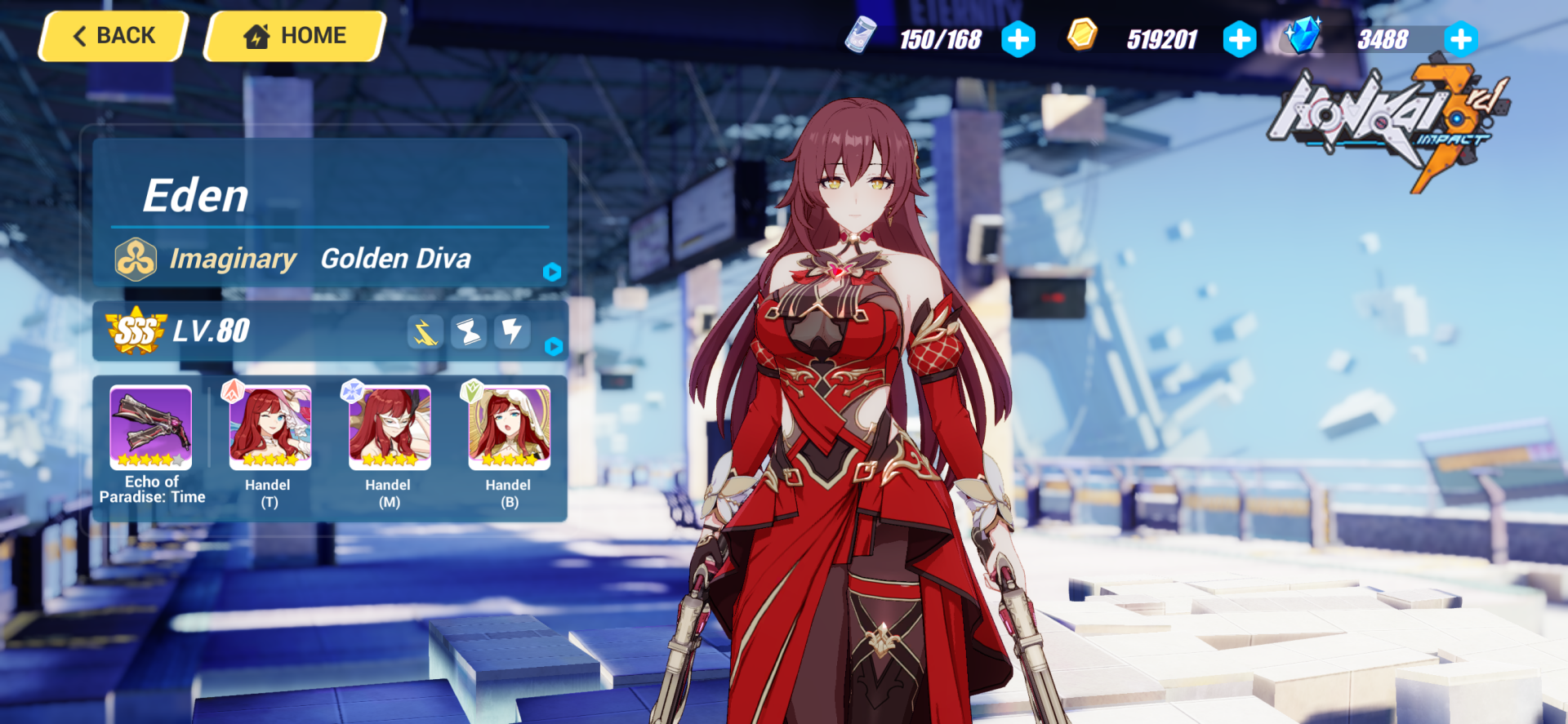Click the SSS rank star emblem

coord(136,331)
